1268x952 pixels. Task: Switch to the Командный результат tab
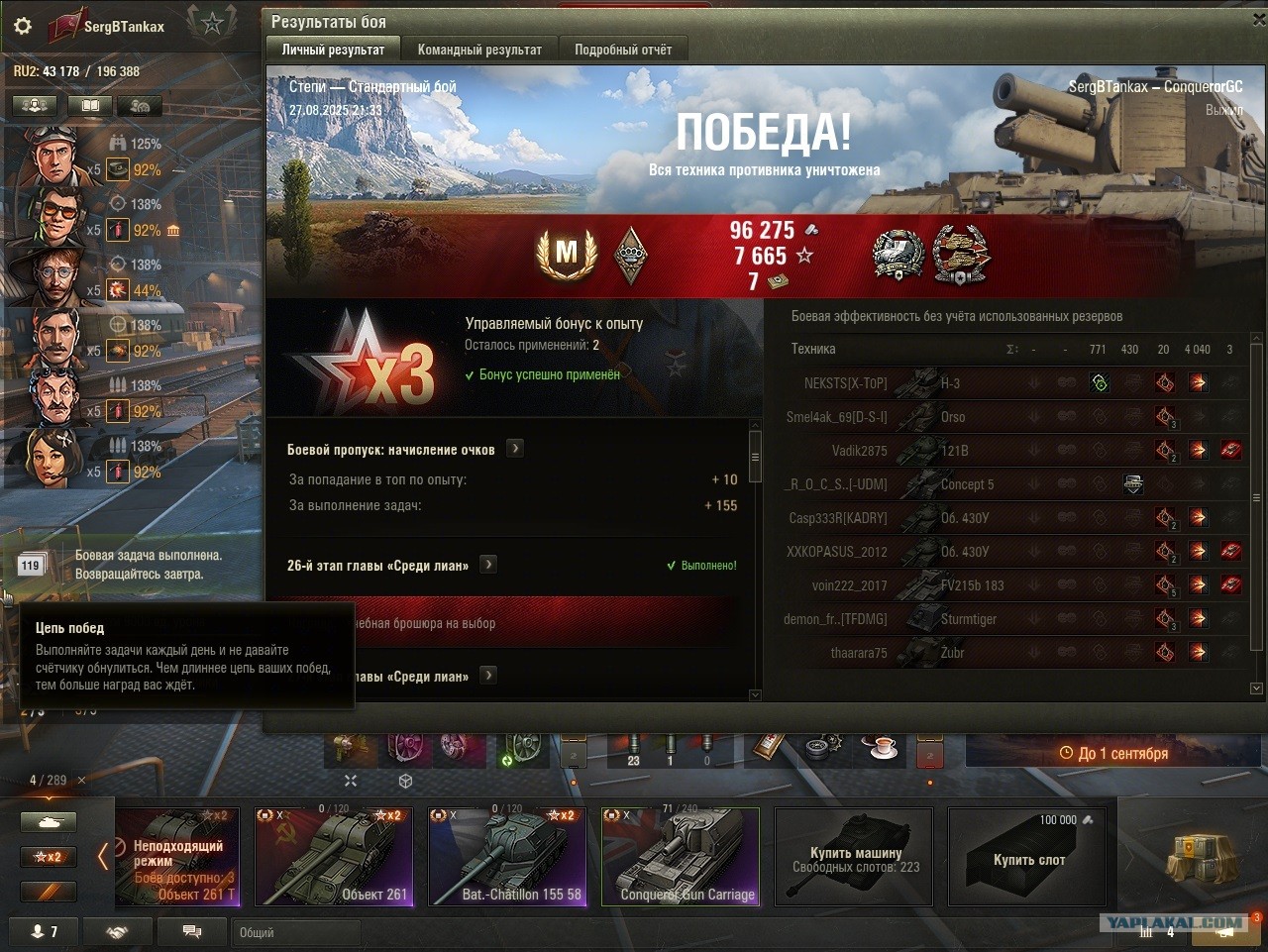479,50
